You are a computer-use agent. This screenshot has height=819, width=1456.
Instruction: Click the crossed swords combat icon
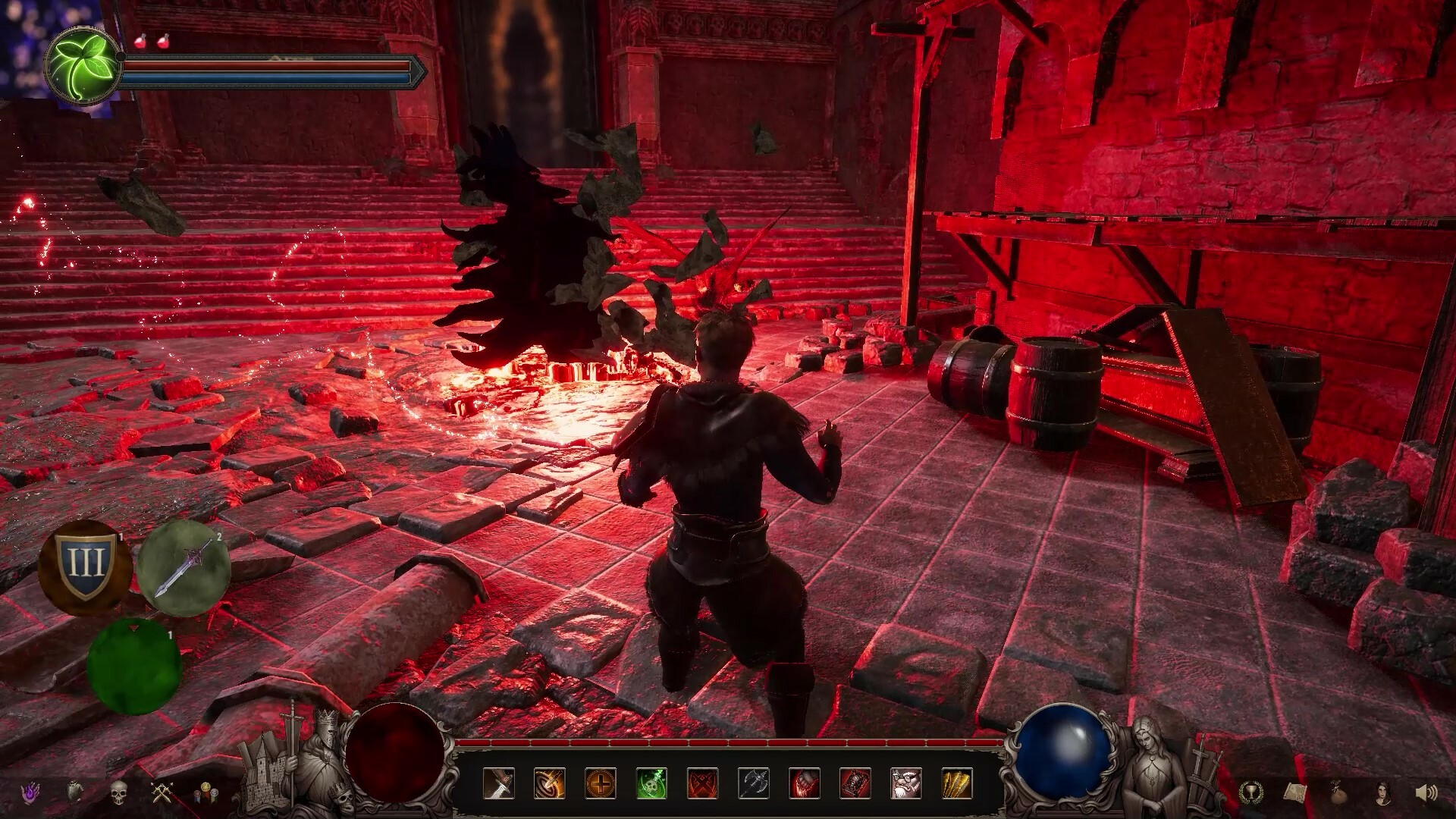pos(163,792)
